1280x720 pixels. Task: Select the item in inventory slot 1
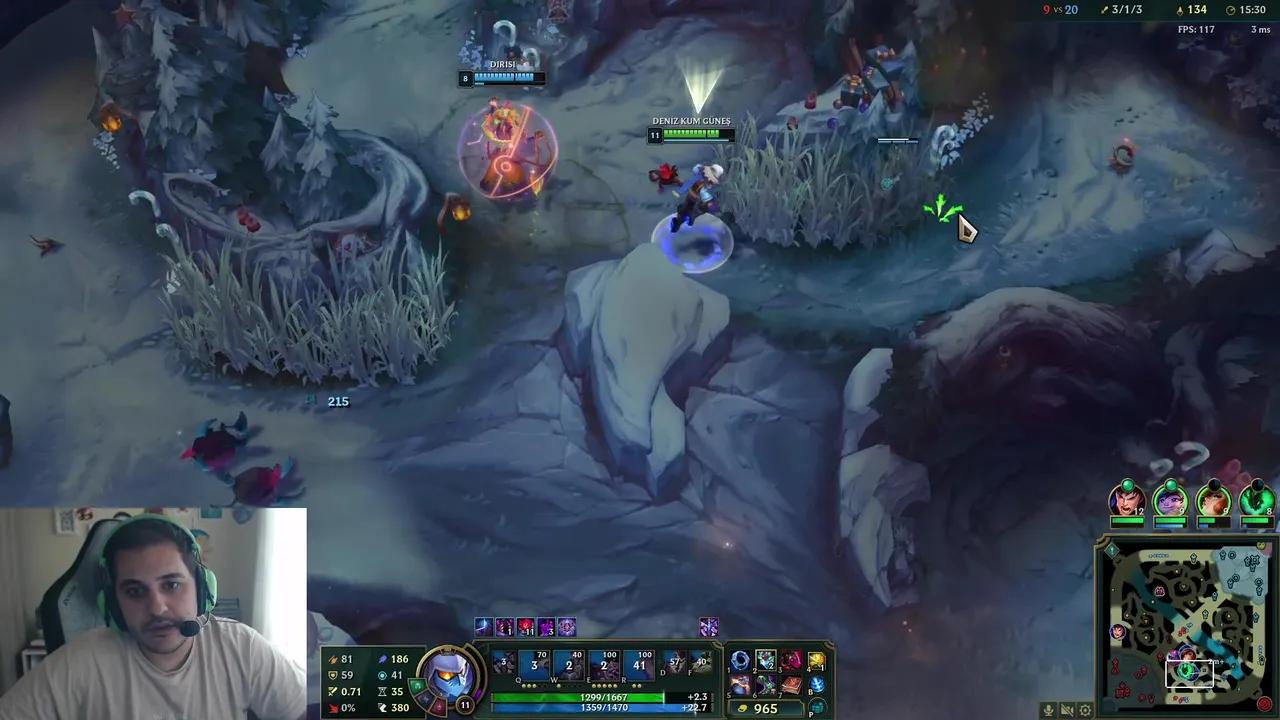(740, 658)
